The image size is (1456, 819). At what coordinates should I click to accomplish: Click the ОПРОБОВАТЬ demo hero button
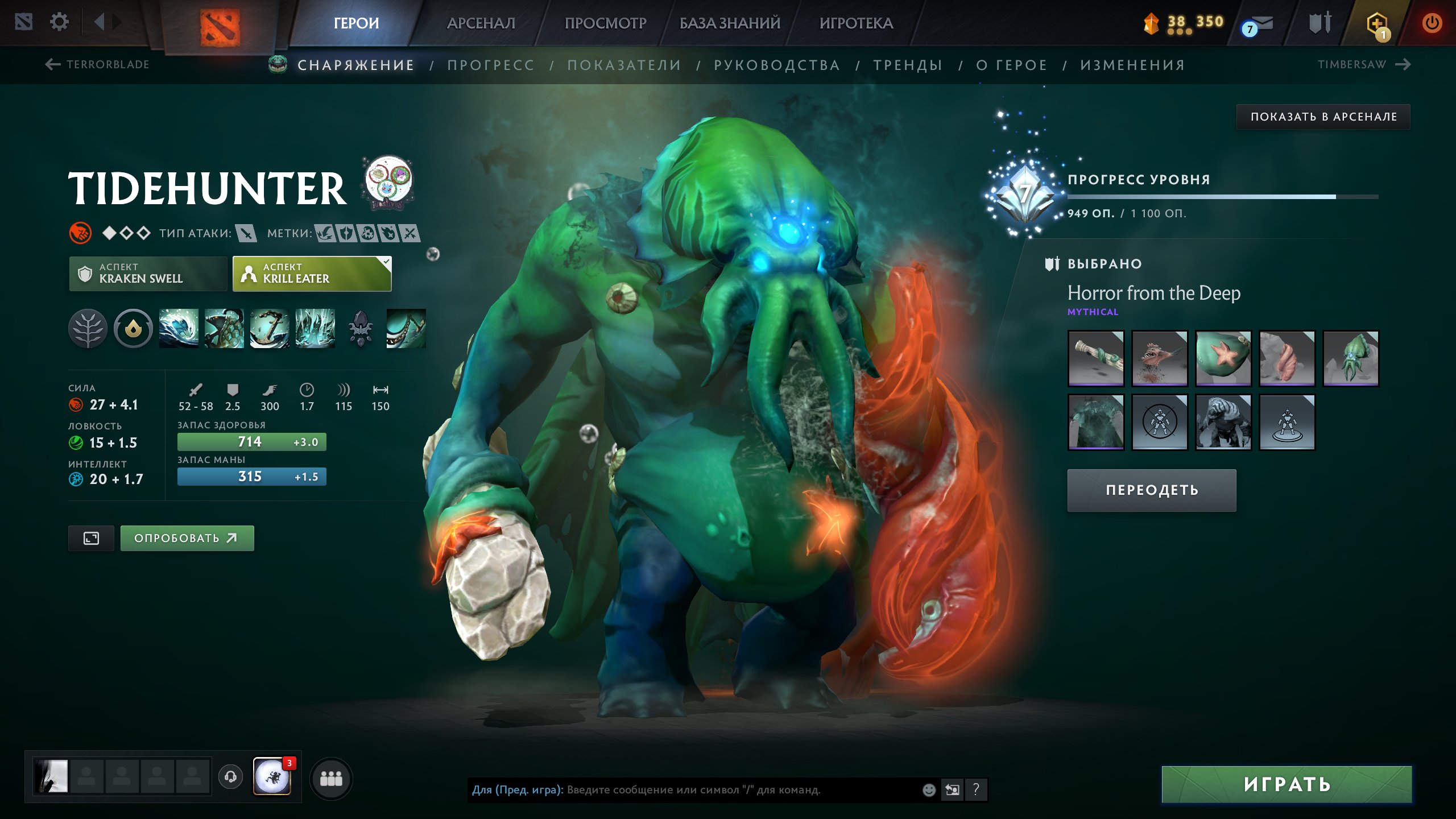[187, 538]
